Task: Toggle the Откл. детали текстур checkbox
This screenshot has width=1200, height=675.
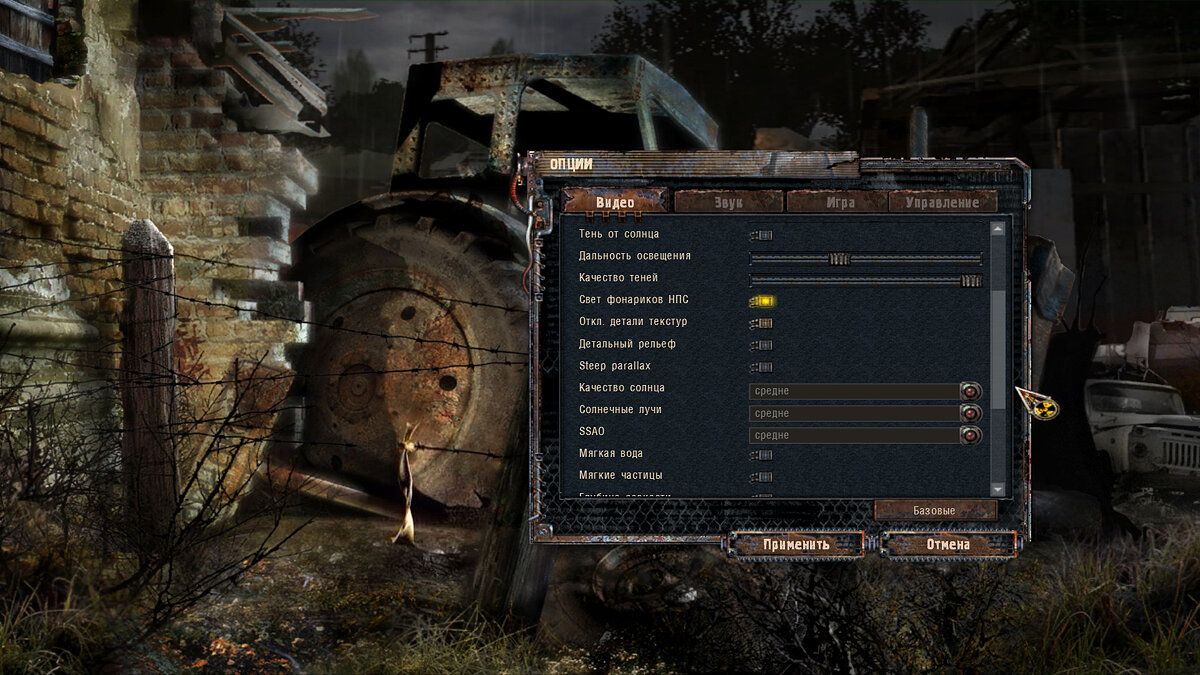Action: tap(762, 323)
